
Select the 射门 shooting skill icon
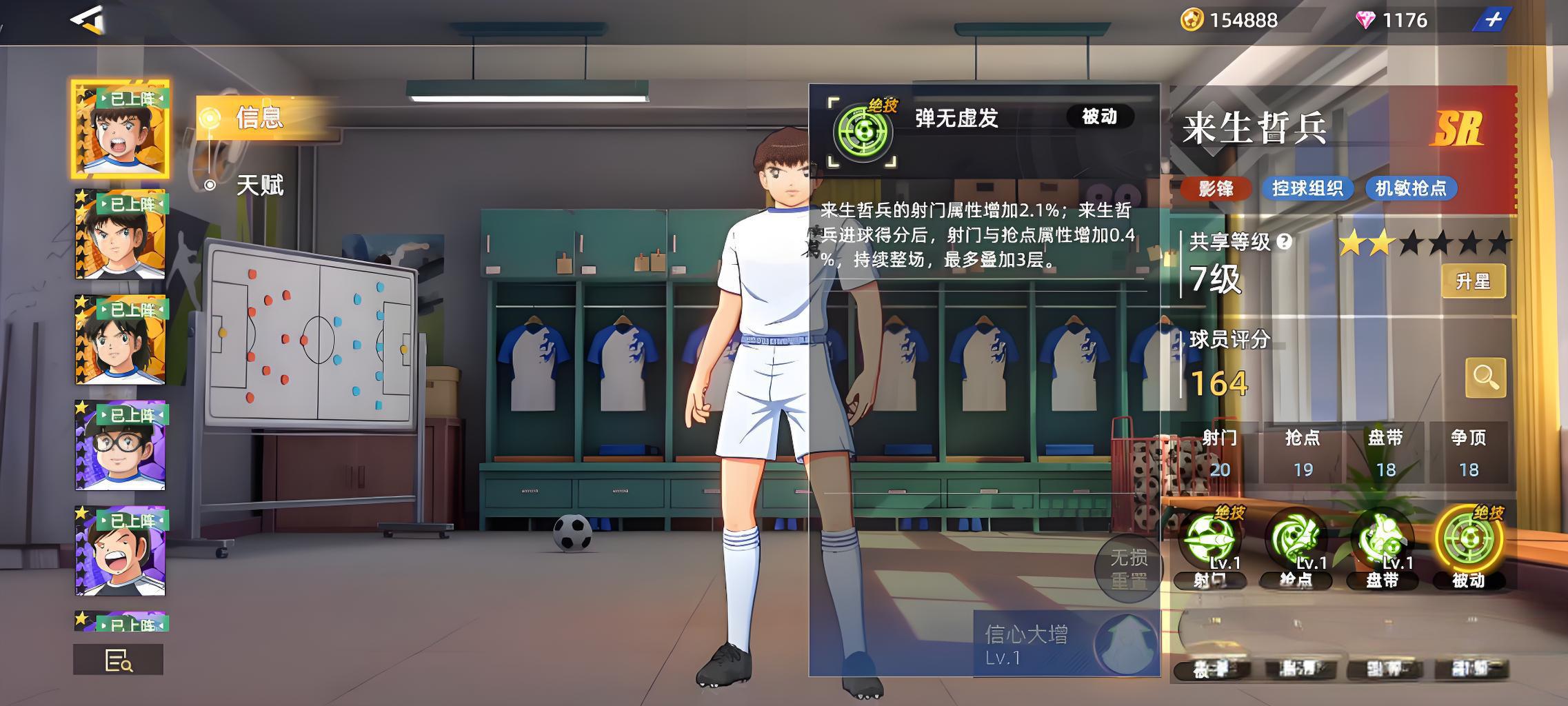pos(1211,540)
